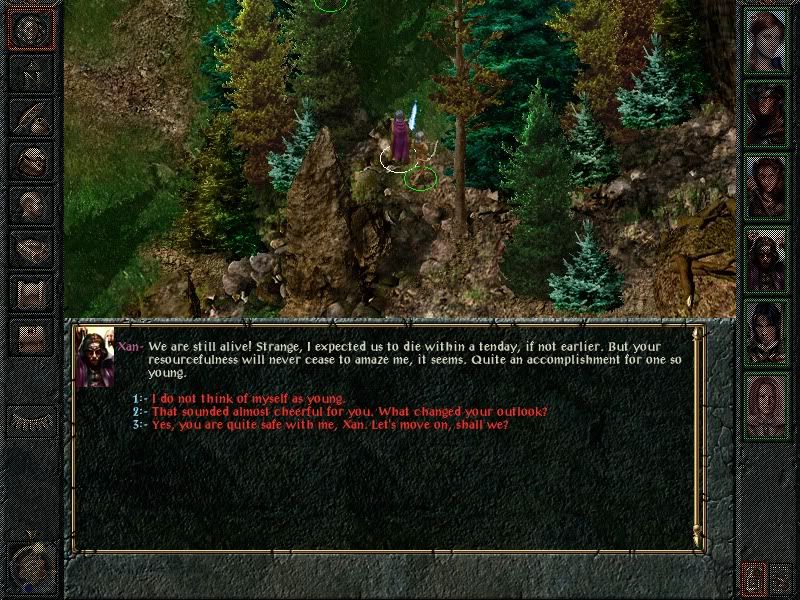Viewport: 800px width, 600px height.
Task: Open the area map from the sidebar
Action: (x=31, y=73)
